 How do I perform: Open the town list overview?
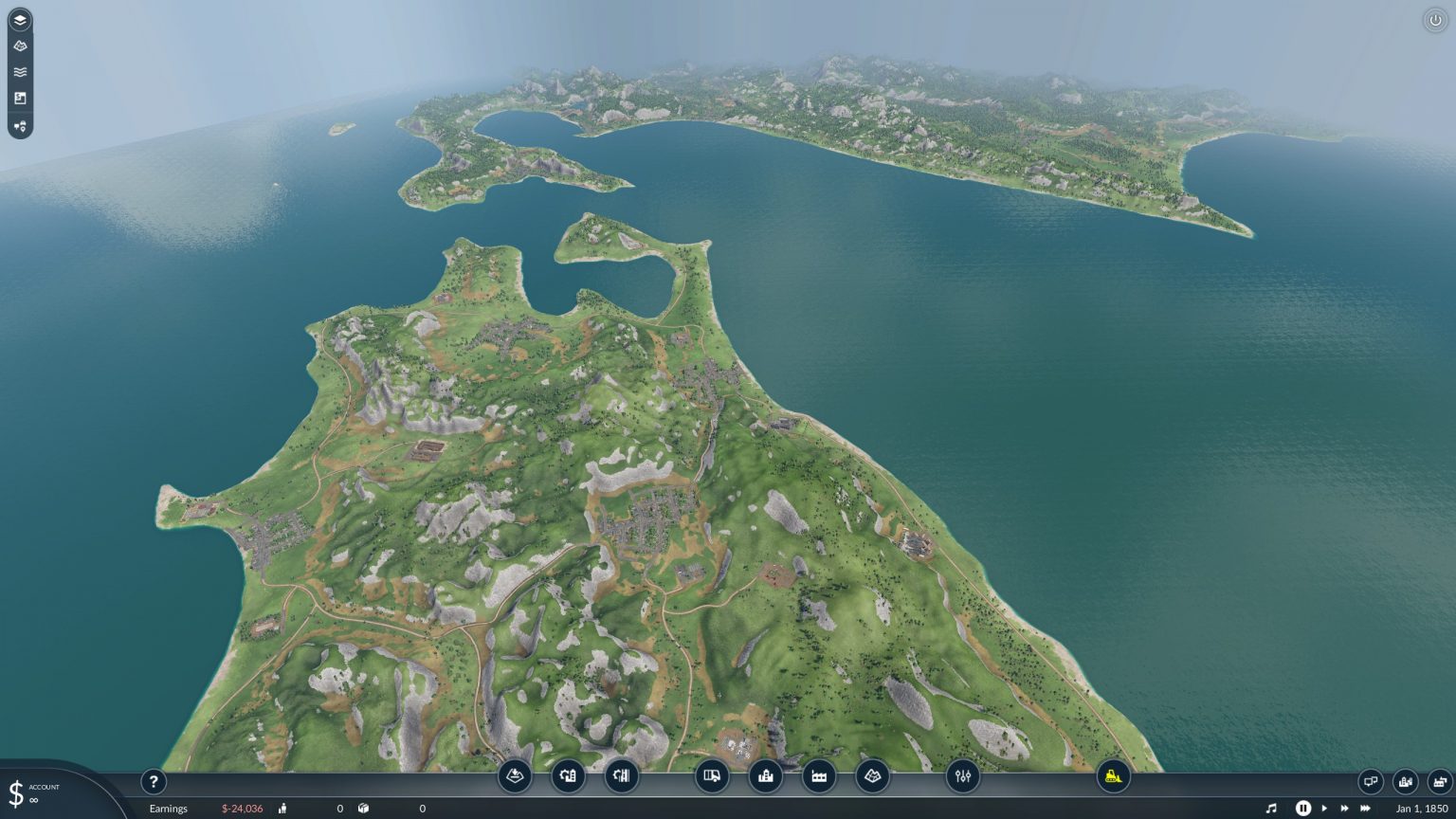(1404, 782)
